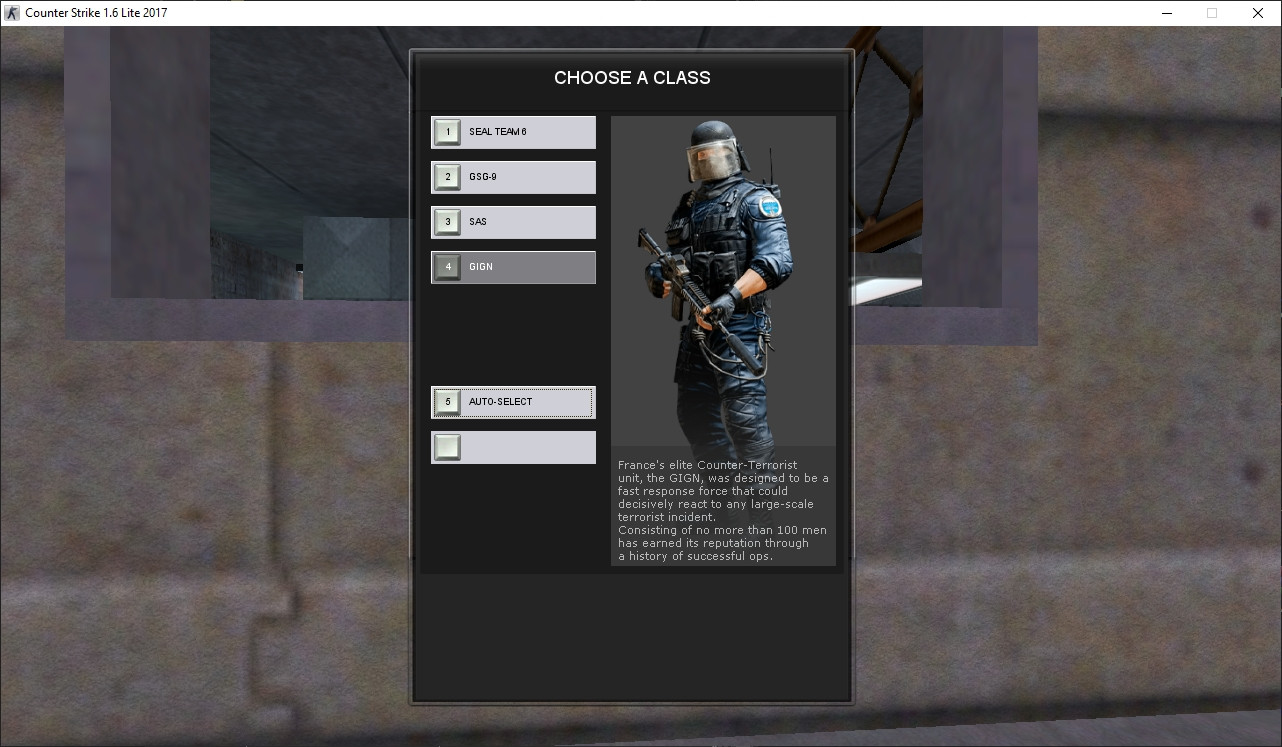Click the "4" key icon beside GIGN
The height and width of the screenshot is (747, 1282).
point(447,266)
